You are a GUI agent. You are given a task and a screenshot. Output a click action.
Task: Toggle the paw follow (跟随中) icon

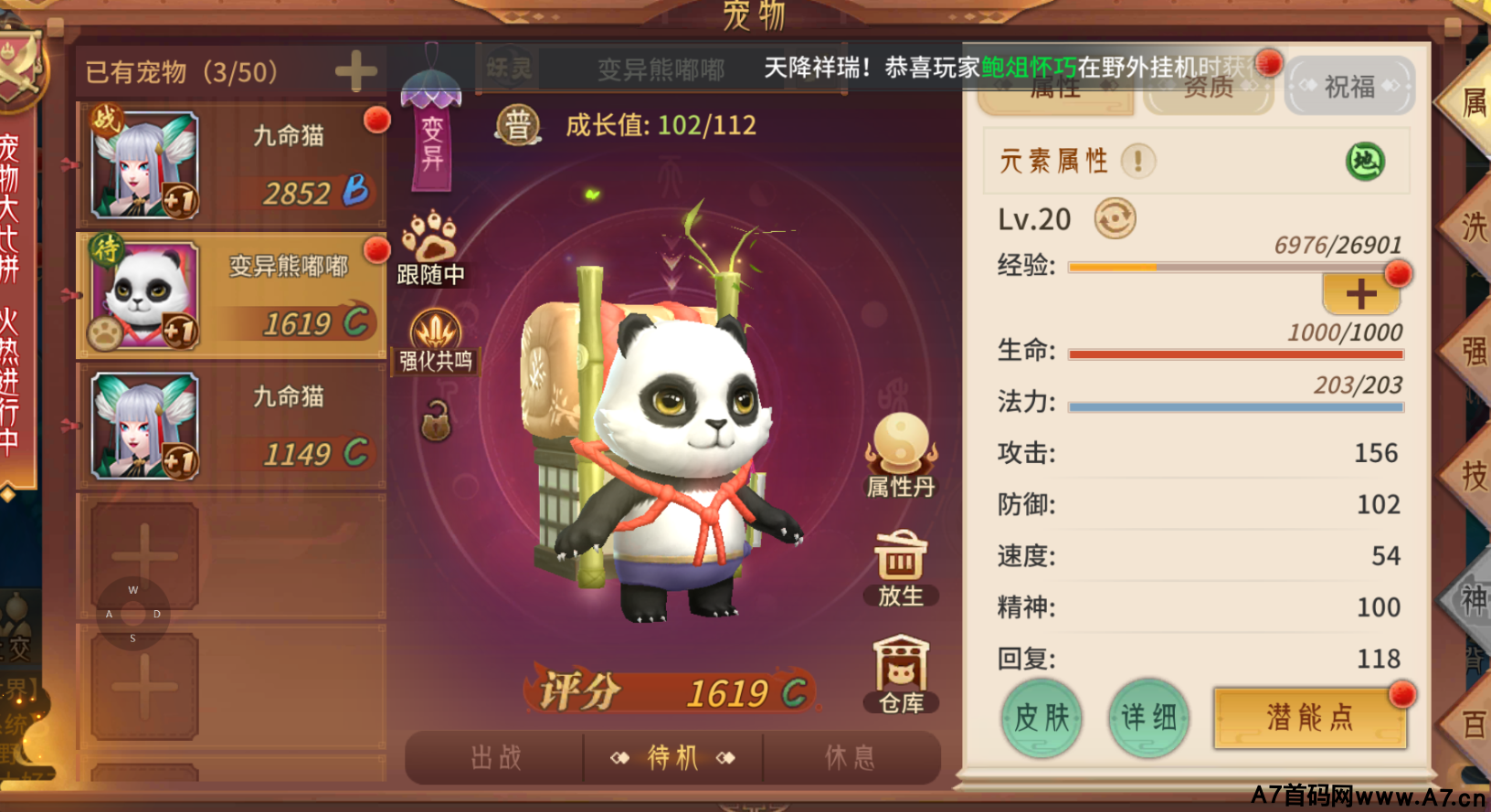pos(430,247)
